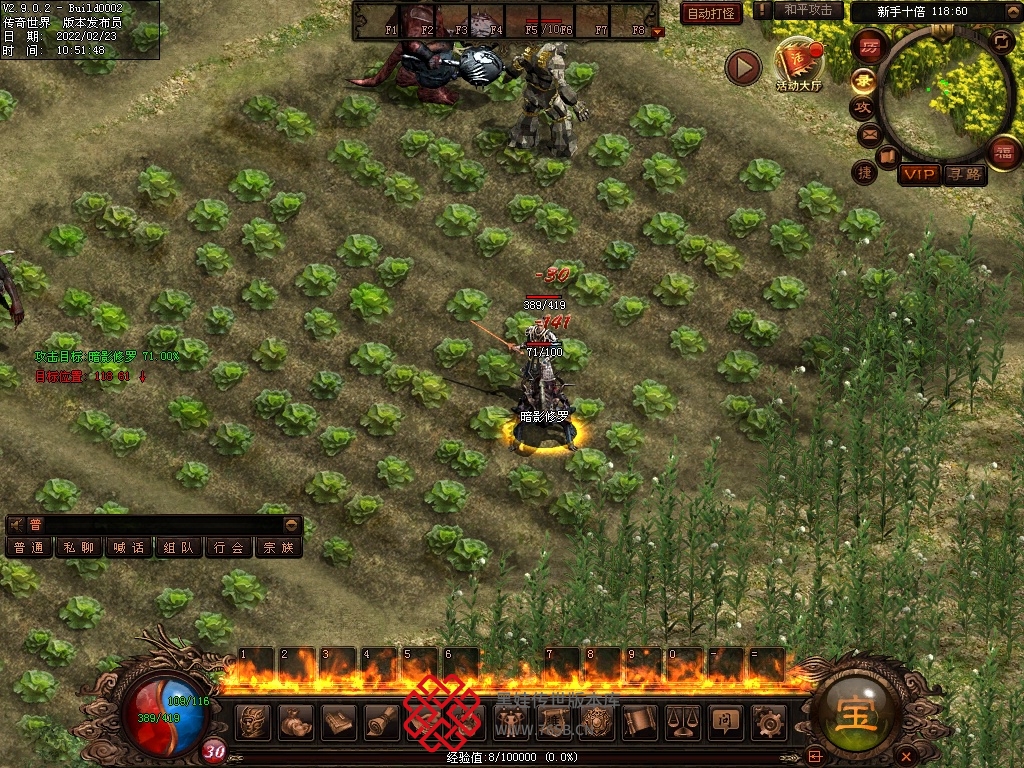Click the minimap's circular refresh-arrows button
This screenshot has width=1024, height=768.
click(x=1001, y=41)
